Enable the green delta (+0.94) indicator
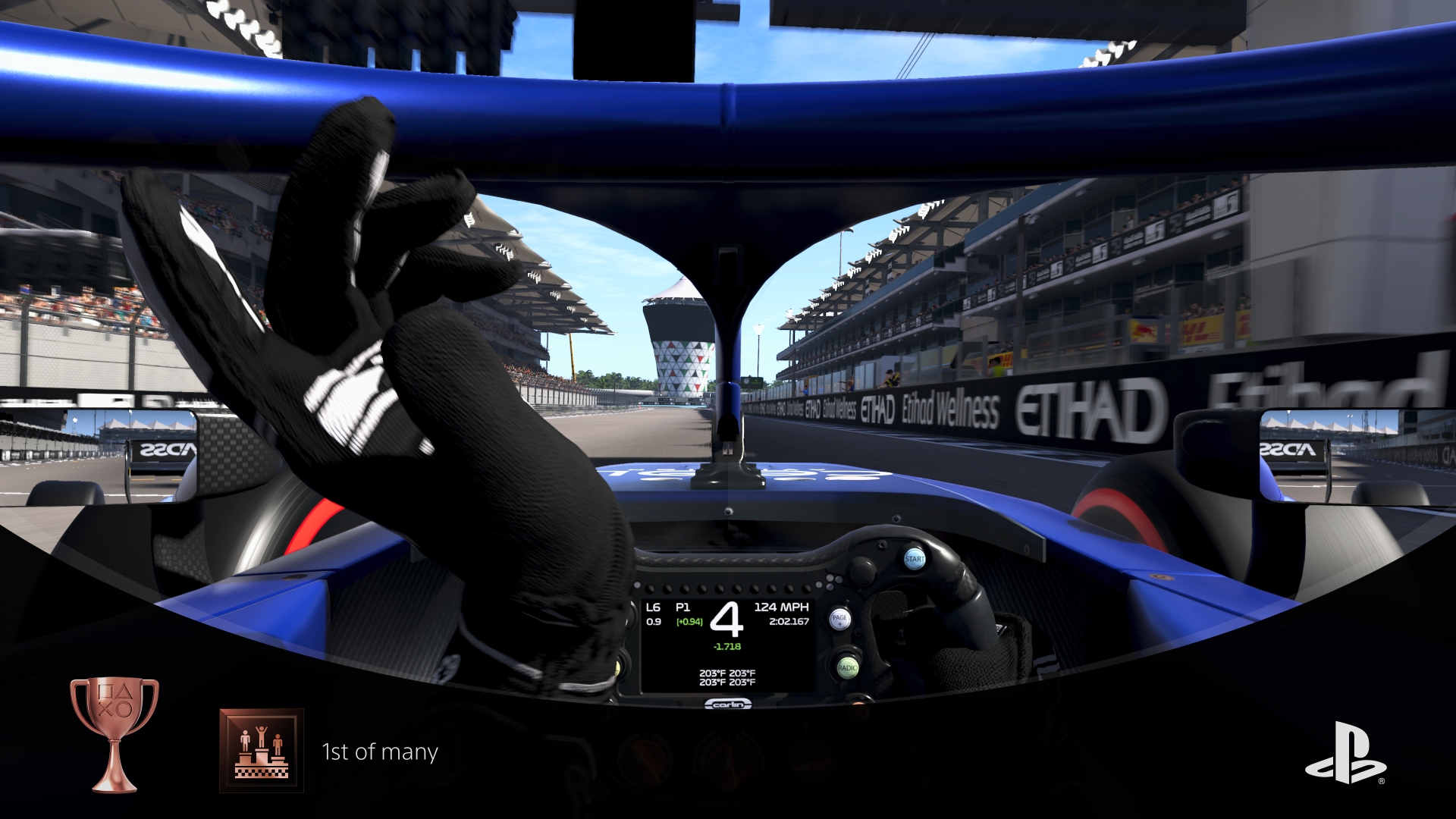 (691, 621)
